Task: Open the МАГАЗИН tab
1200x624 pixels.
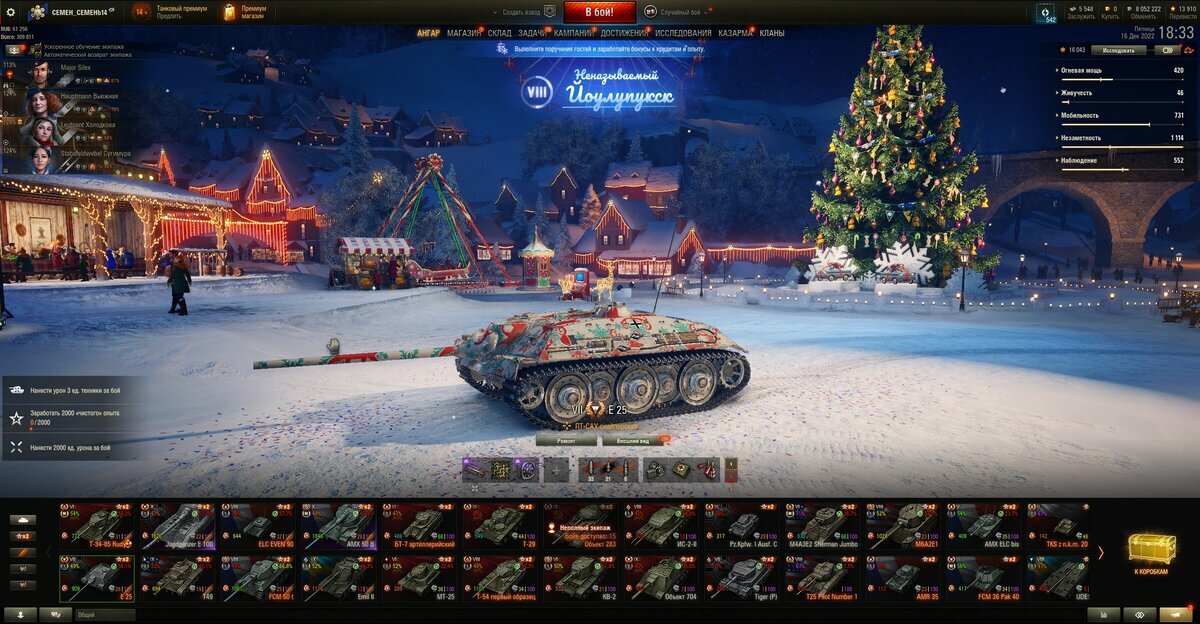Action: click(463, 33)
